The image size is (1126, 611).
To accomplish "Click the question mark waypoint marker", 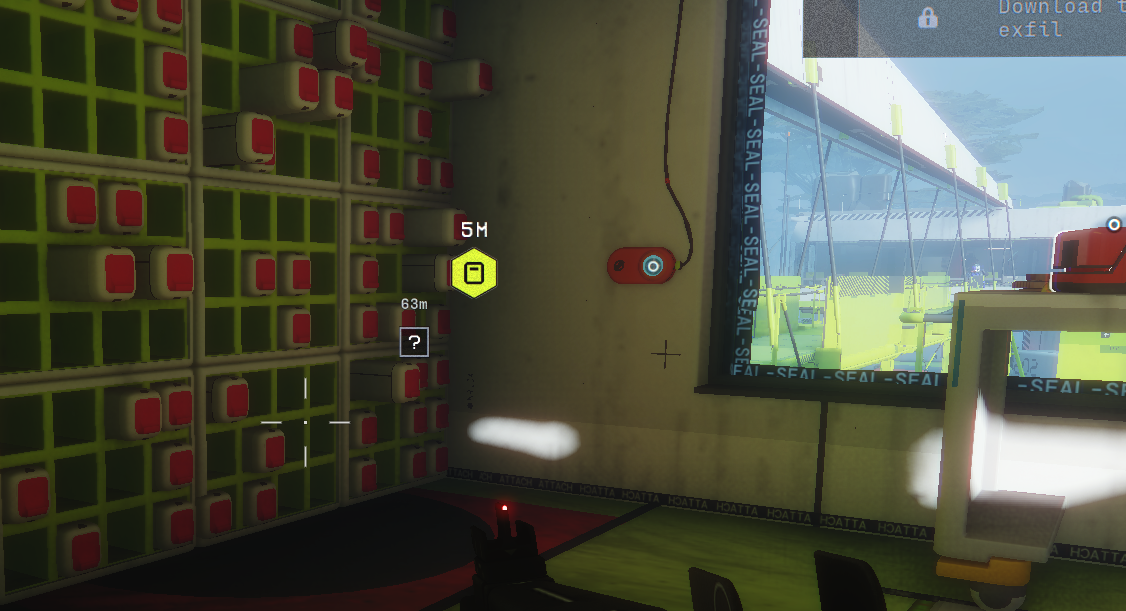I will tap(414, 342).
